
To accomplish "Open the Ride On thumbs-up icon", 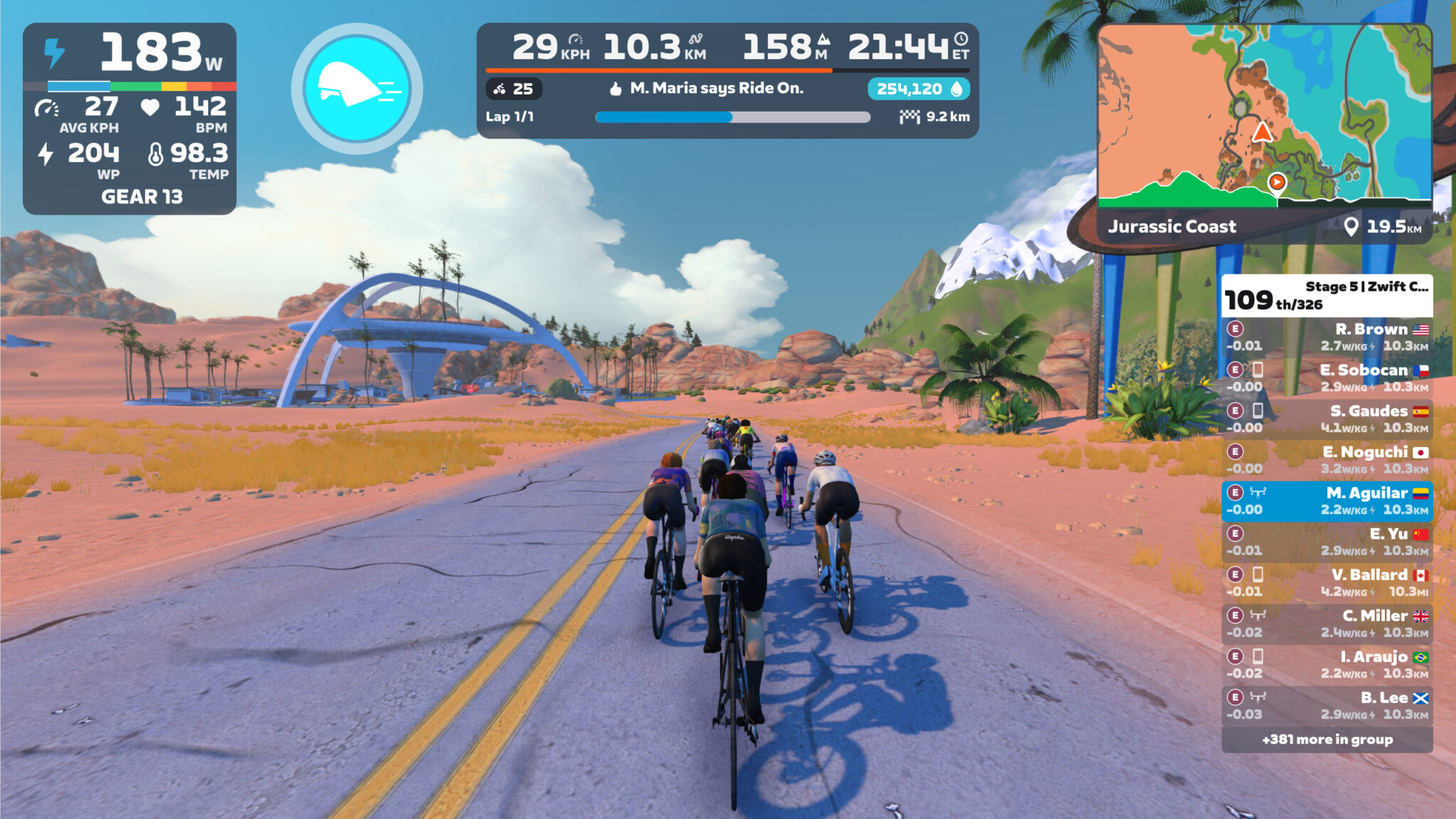I will tap(617, 90).
